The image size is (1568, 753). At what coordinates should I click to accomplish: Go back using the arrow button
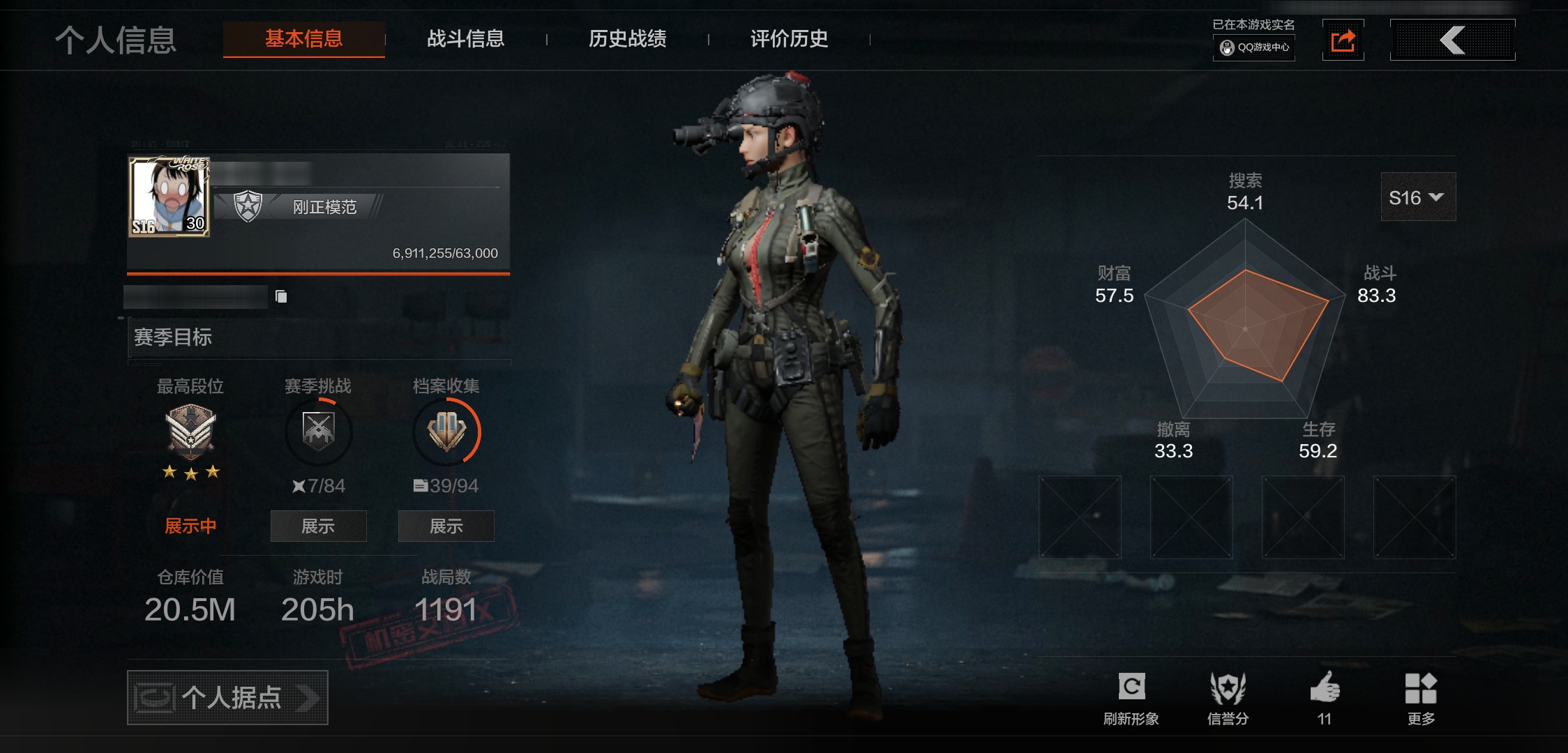tap(1452, 40)
